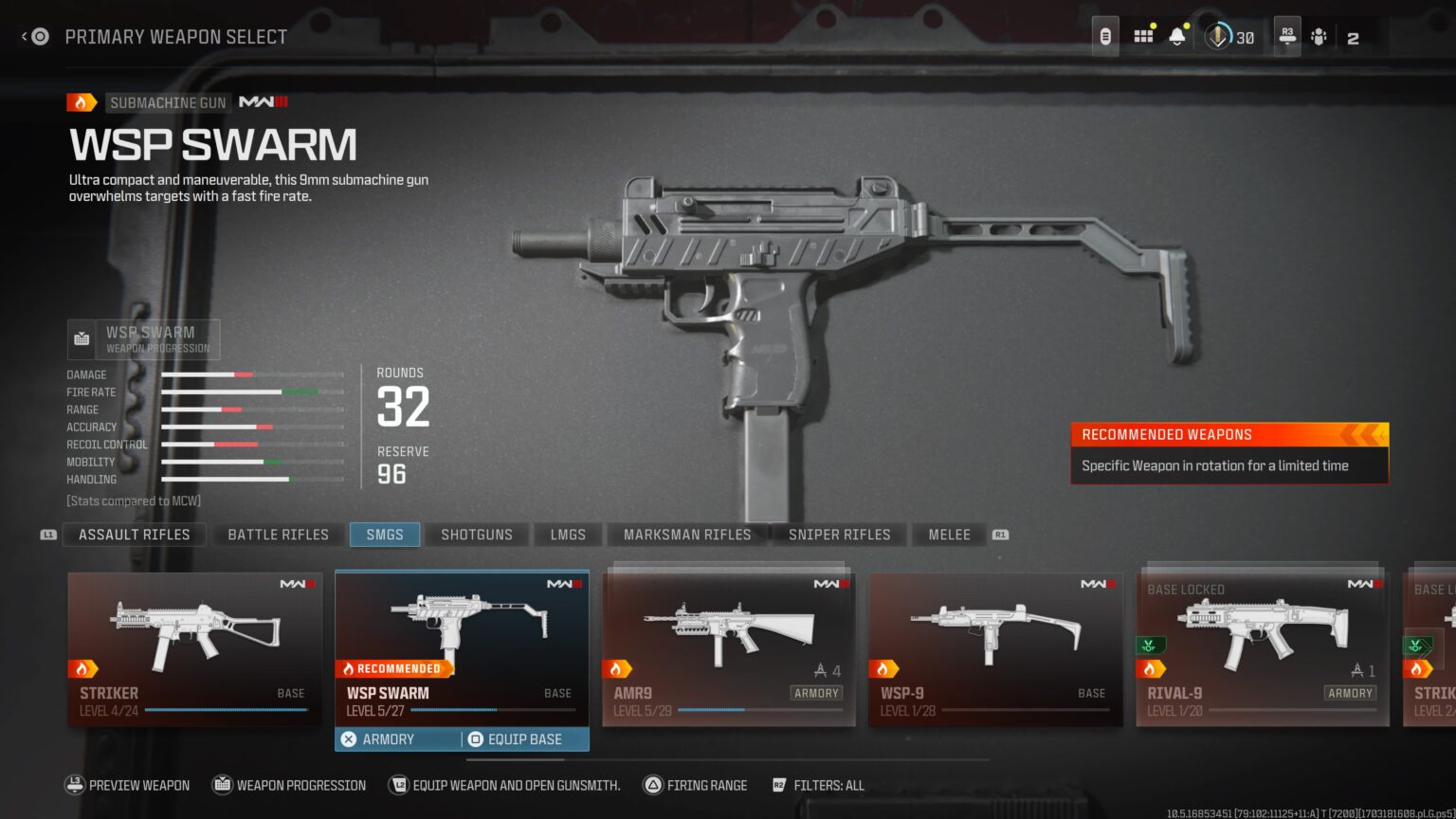
Task: Click EQUIP BASE for the WSP Swarm
Action: 521,738
